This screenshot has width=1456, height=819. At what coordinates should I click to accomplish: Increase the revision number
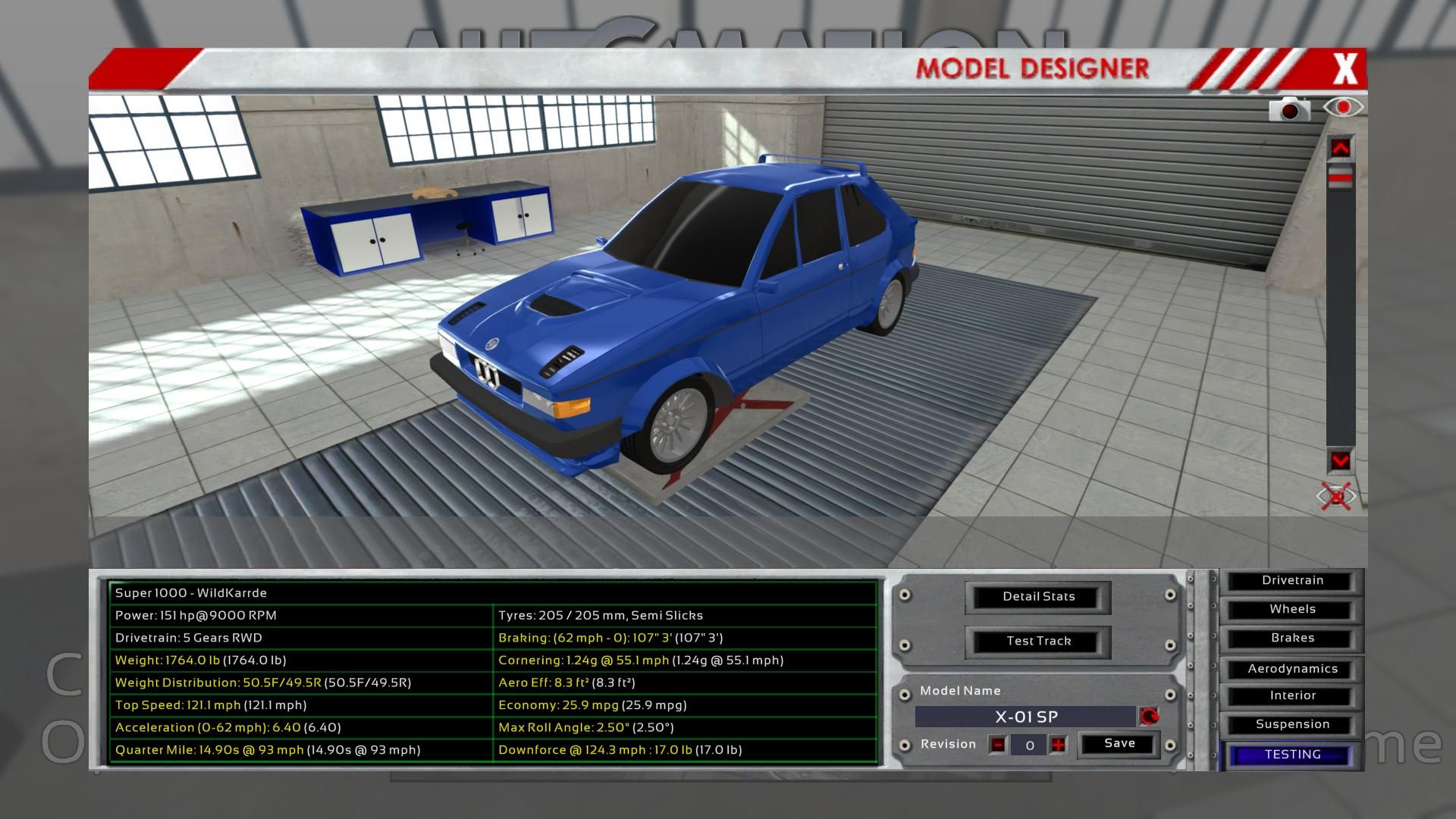pos(1058,745)
